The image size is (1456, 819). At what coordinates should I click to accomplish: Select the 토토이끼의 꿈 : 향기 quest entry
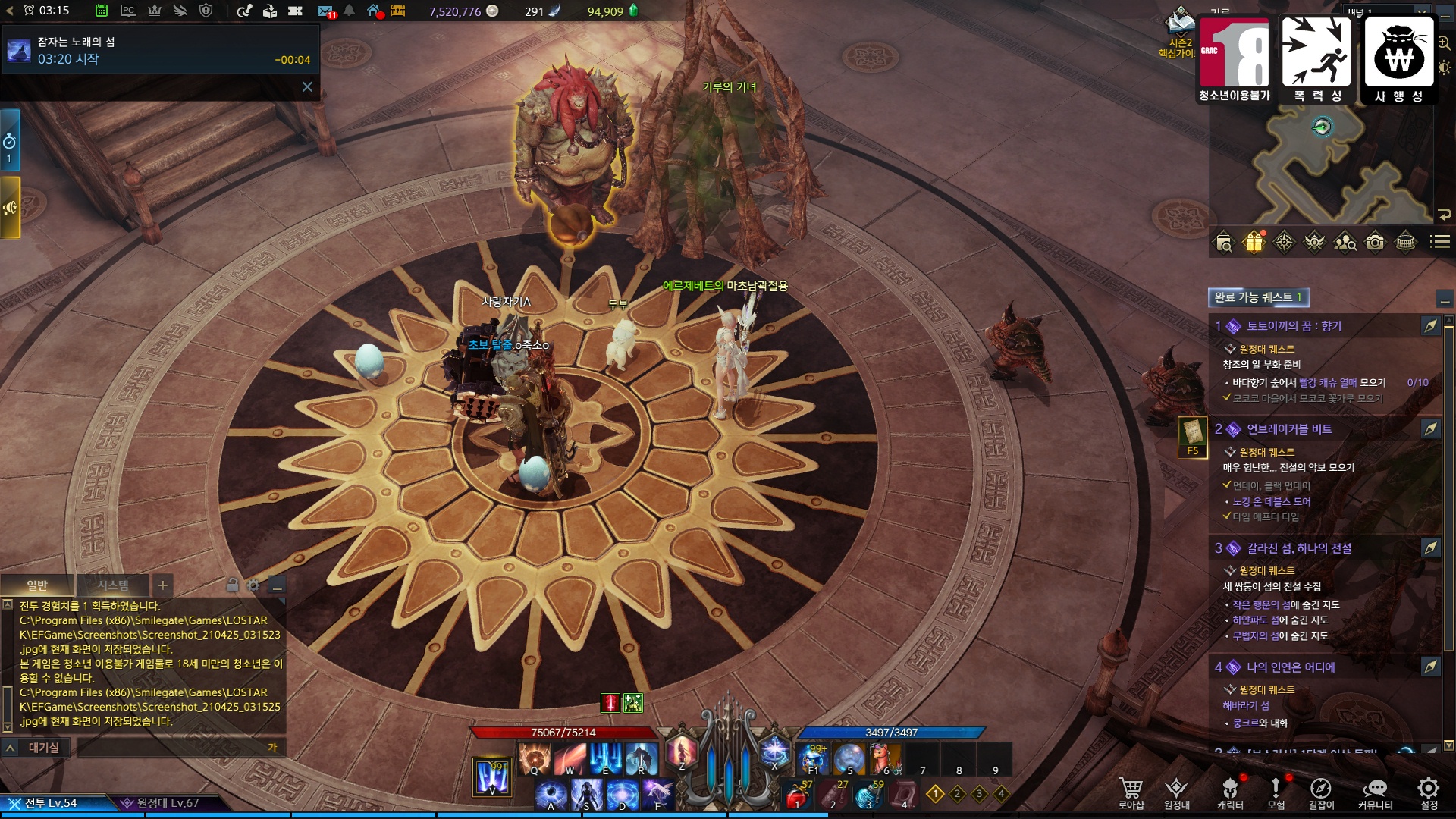coord(1294,326)
